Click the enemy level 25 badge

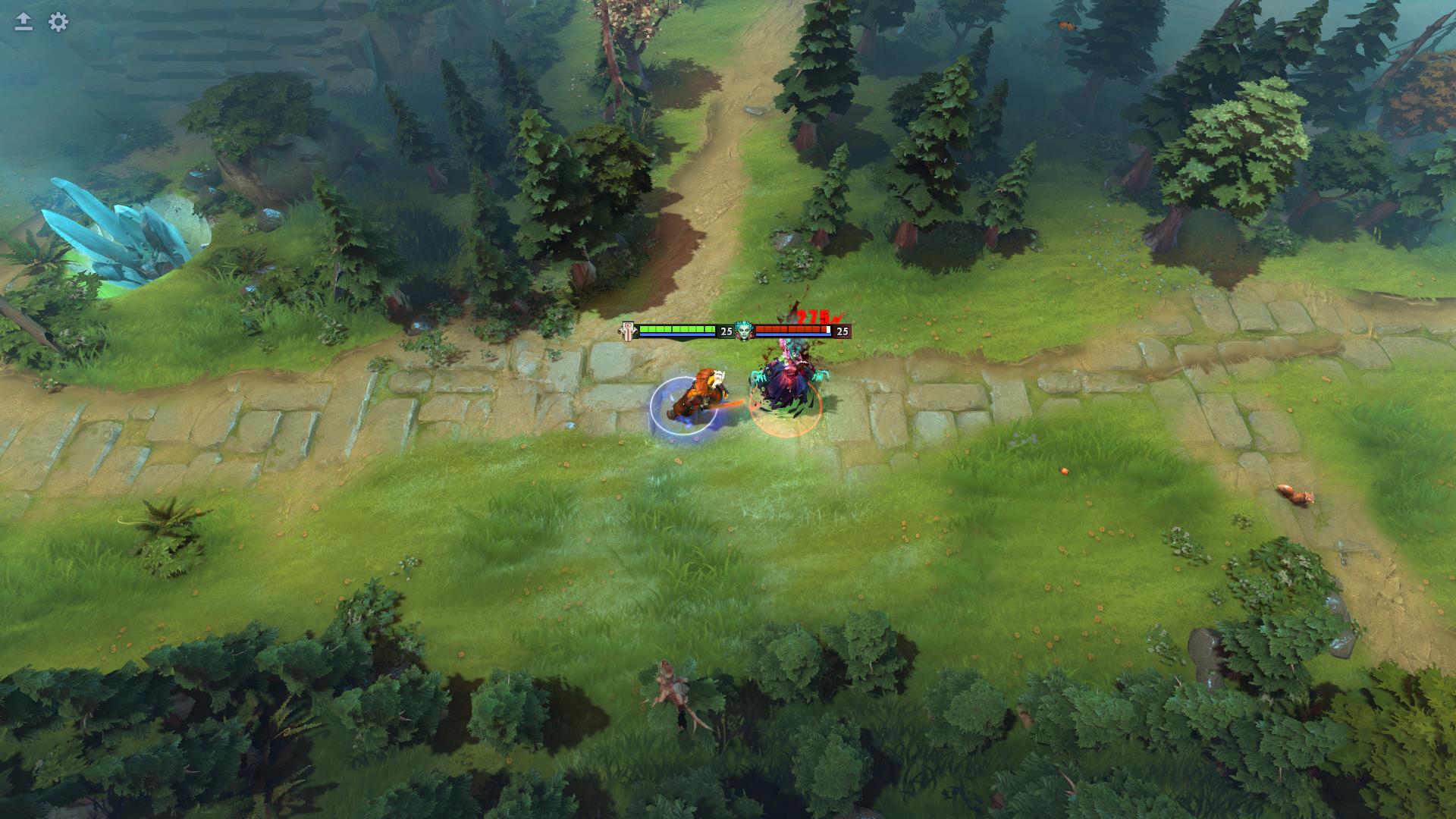pyautogui.click(x=843, y=331)
